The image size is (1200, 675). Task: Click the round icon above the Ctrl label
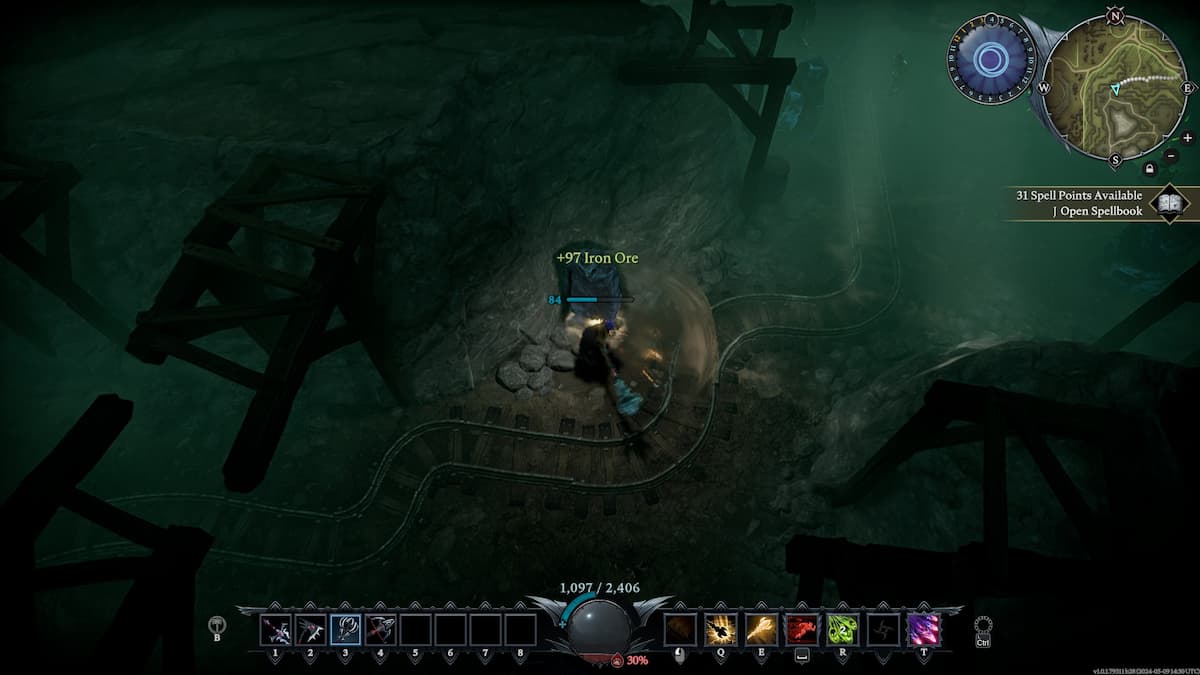pos(982,624)
